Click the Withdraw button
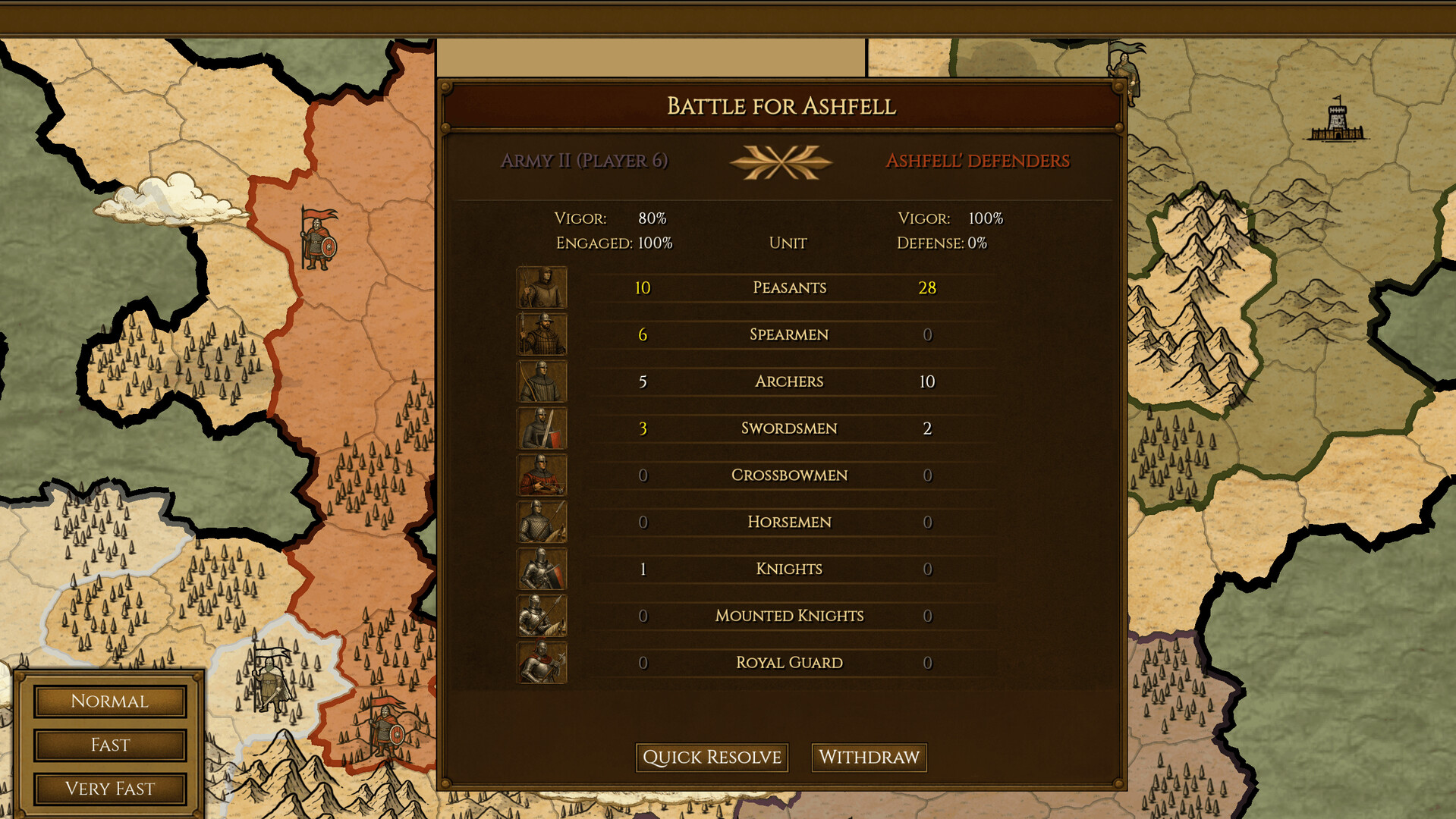This screenshot has height=819, width=1456. [x=868, y=757]
